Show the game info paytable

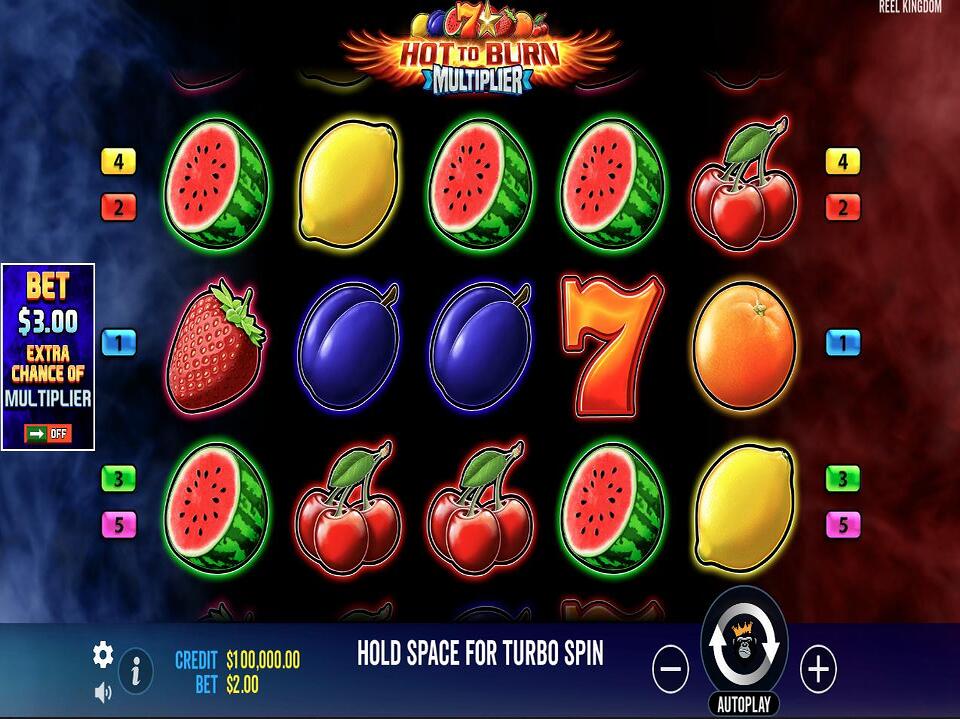point(136,670)
